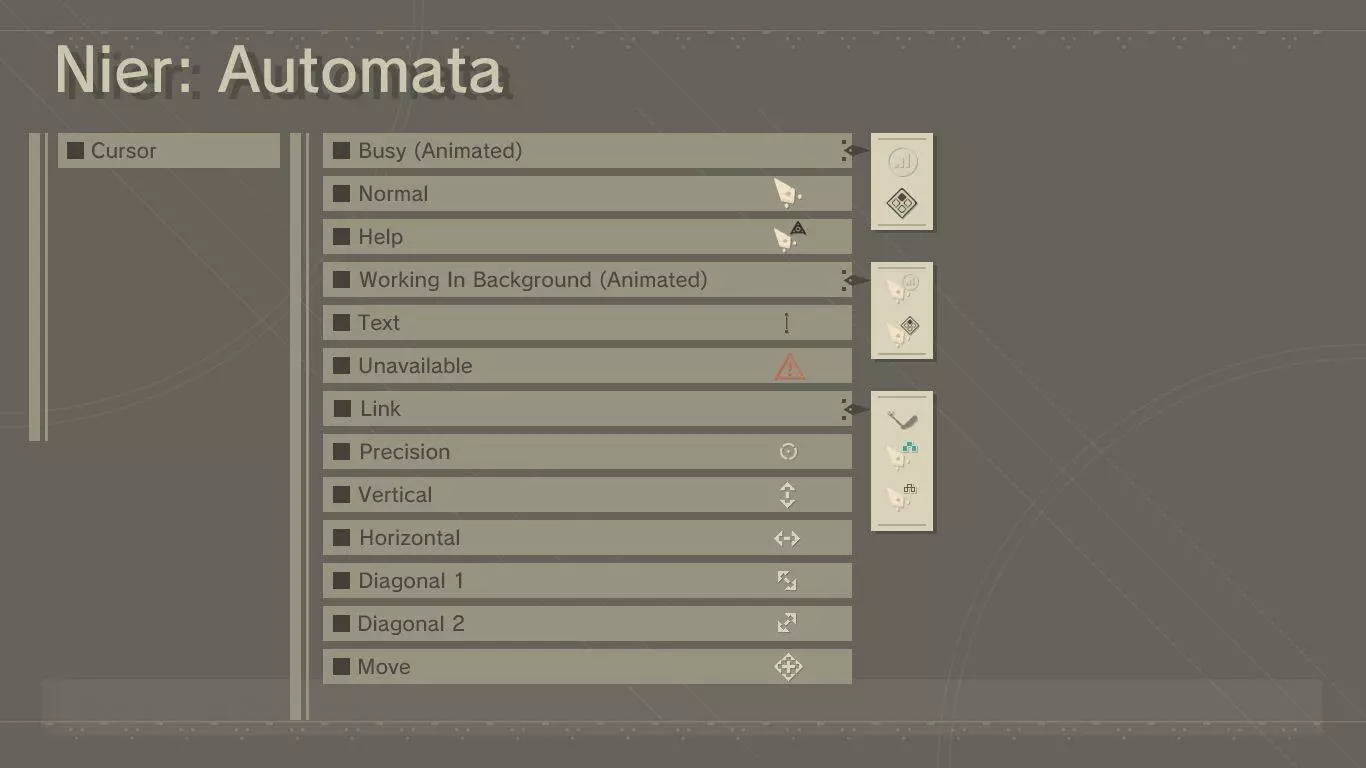Select the Link cursor row
This screenshot has height=768, width=1366.
pyautogui.click(x=586, y=409)
